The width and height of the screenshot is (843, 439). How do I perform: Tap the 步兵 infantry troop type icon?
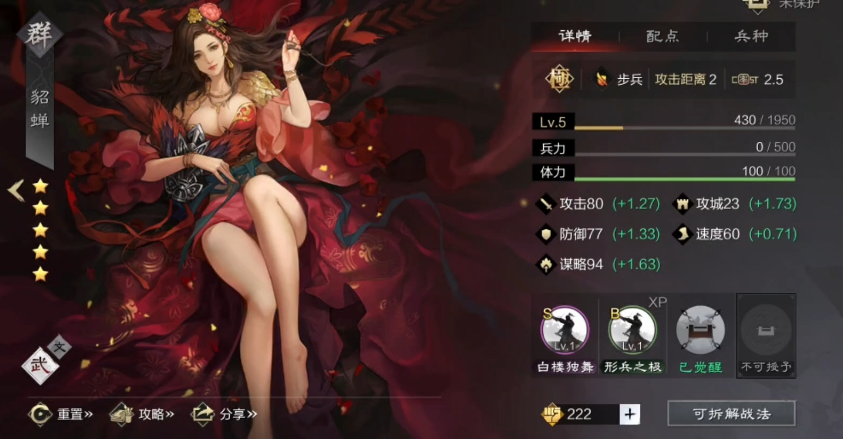(602, 79)
